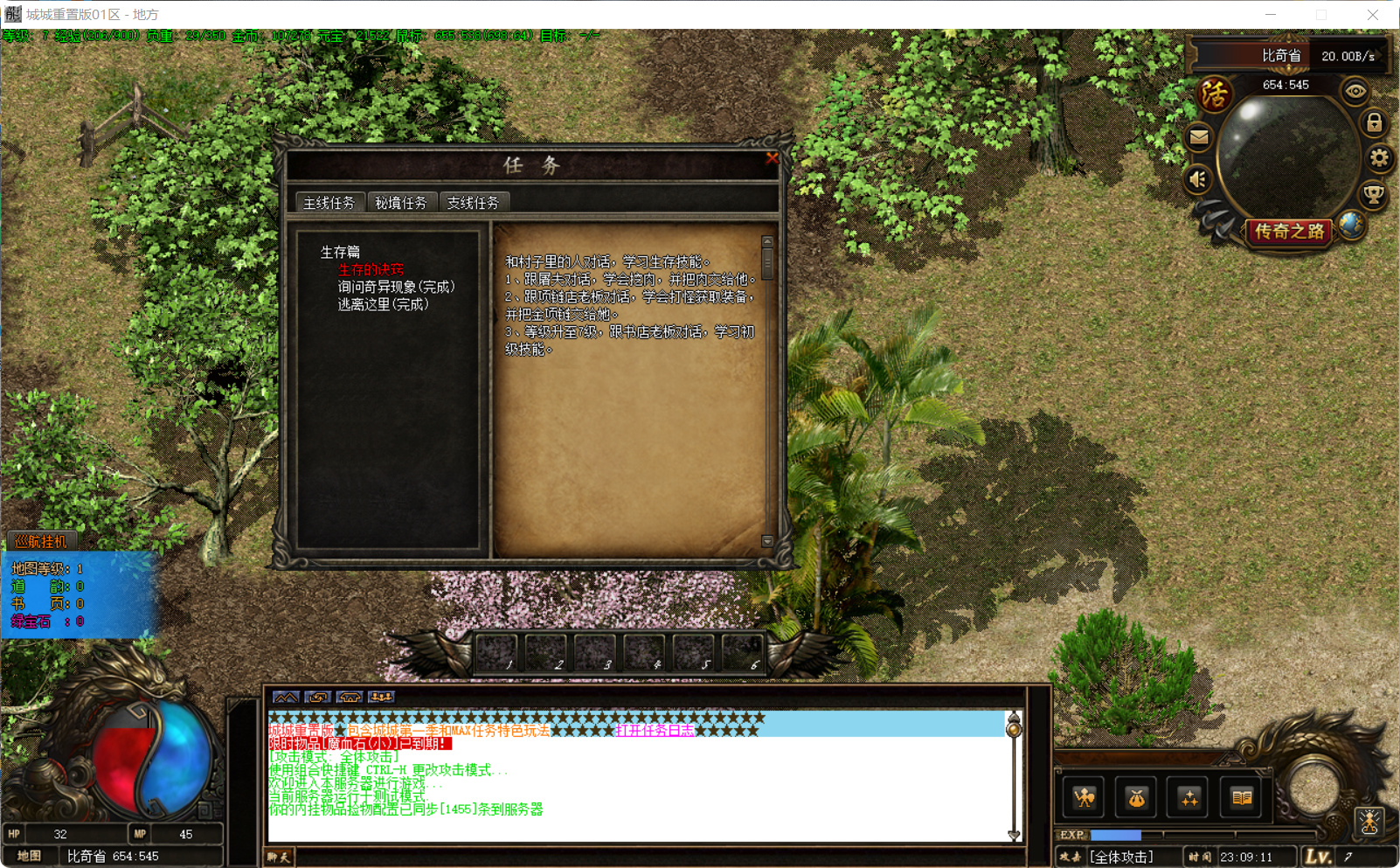Viewport: 1400px width, 868px height.
Task: Open the sparkle skills icon bottom right
Action: [x=1188, y=797]
